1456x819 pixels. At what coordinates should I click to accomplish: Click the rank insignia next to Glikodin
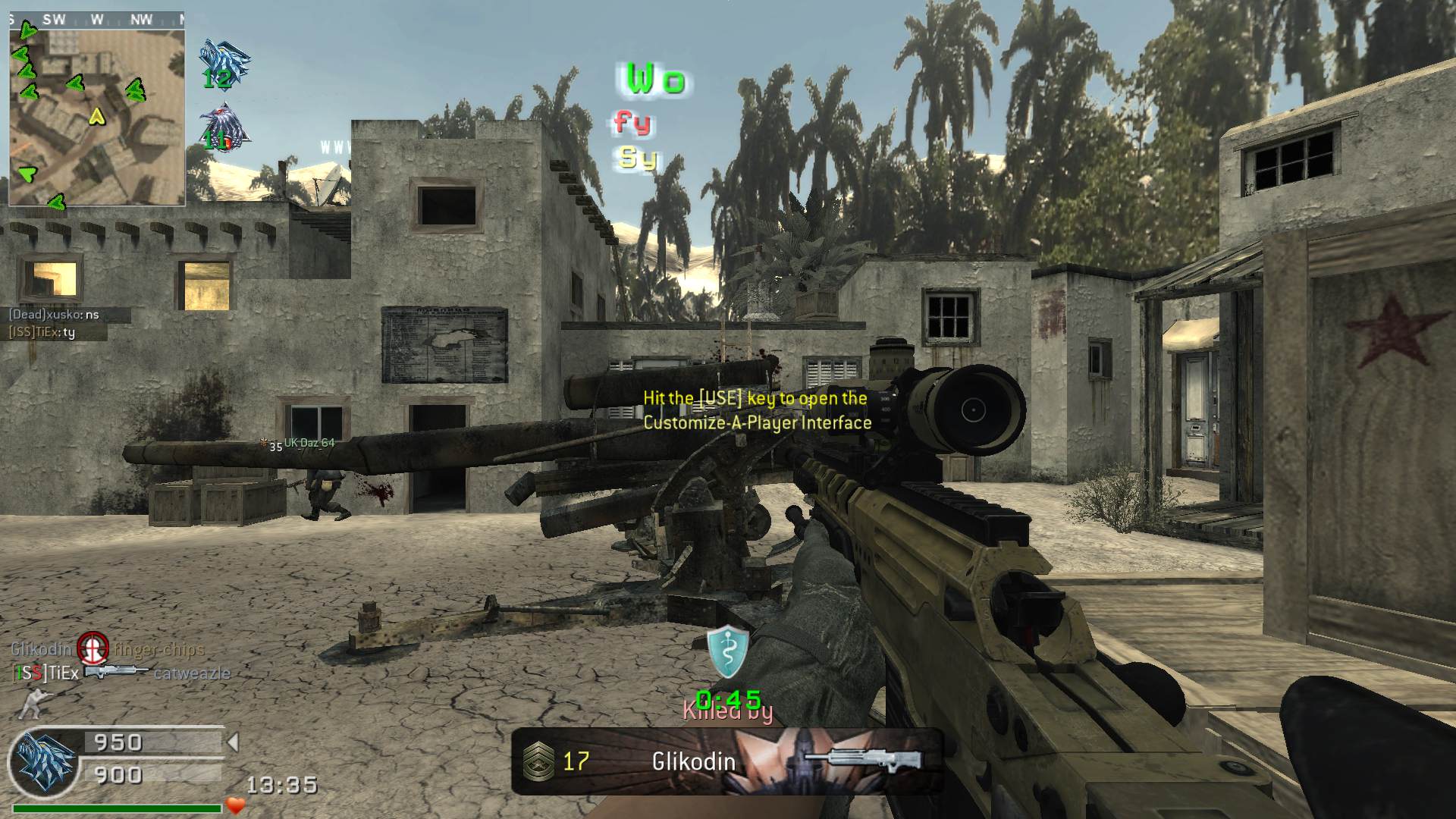pos(538,761)
